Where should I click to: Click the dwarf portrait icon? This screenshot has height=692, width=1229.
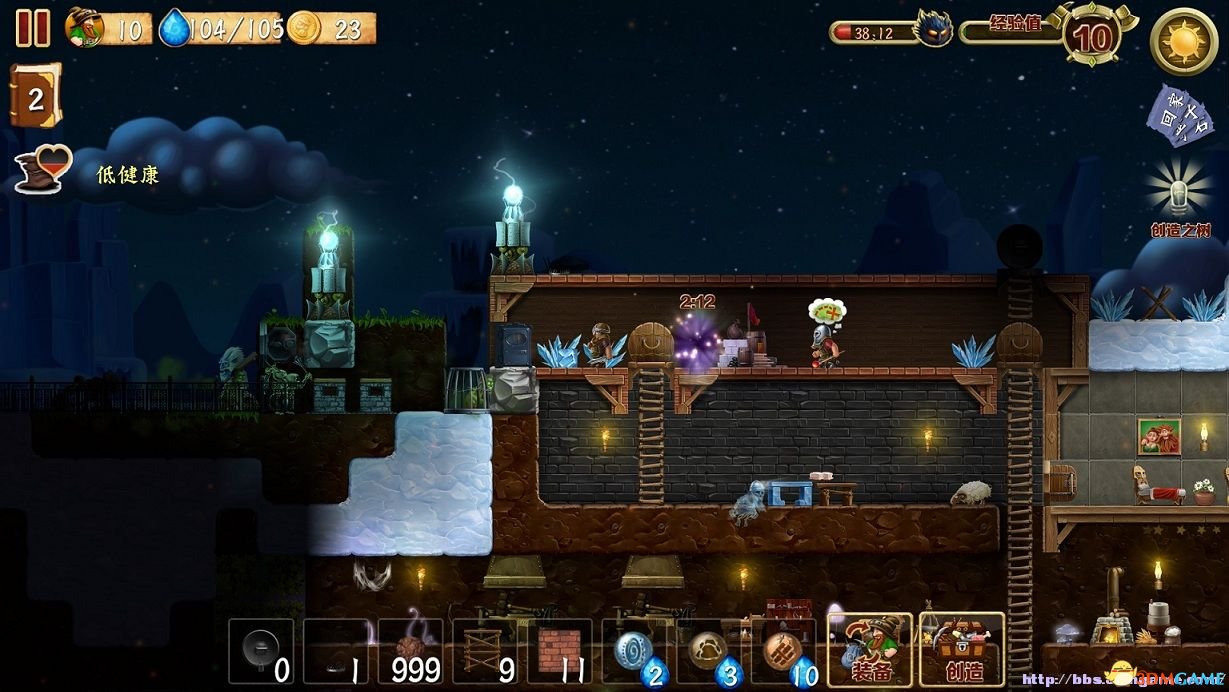coord(84,27)
